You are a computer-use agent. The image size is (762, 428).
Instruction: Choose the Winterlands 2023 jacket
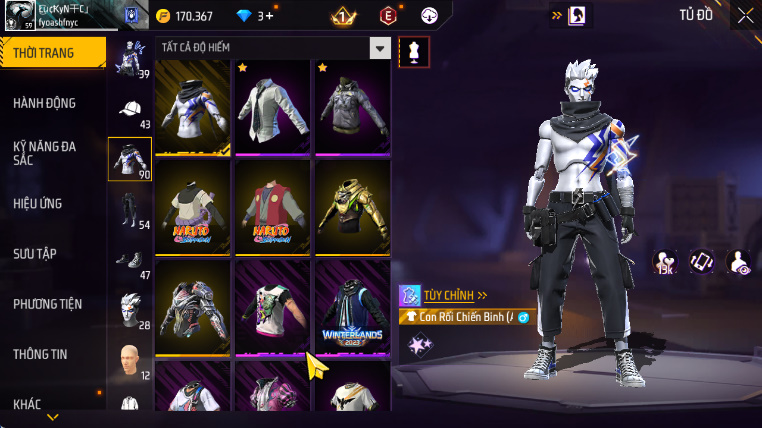coord(352,306)
